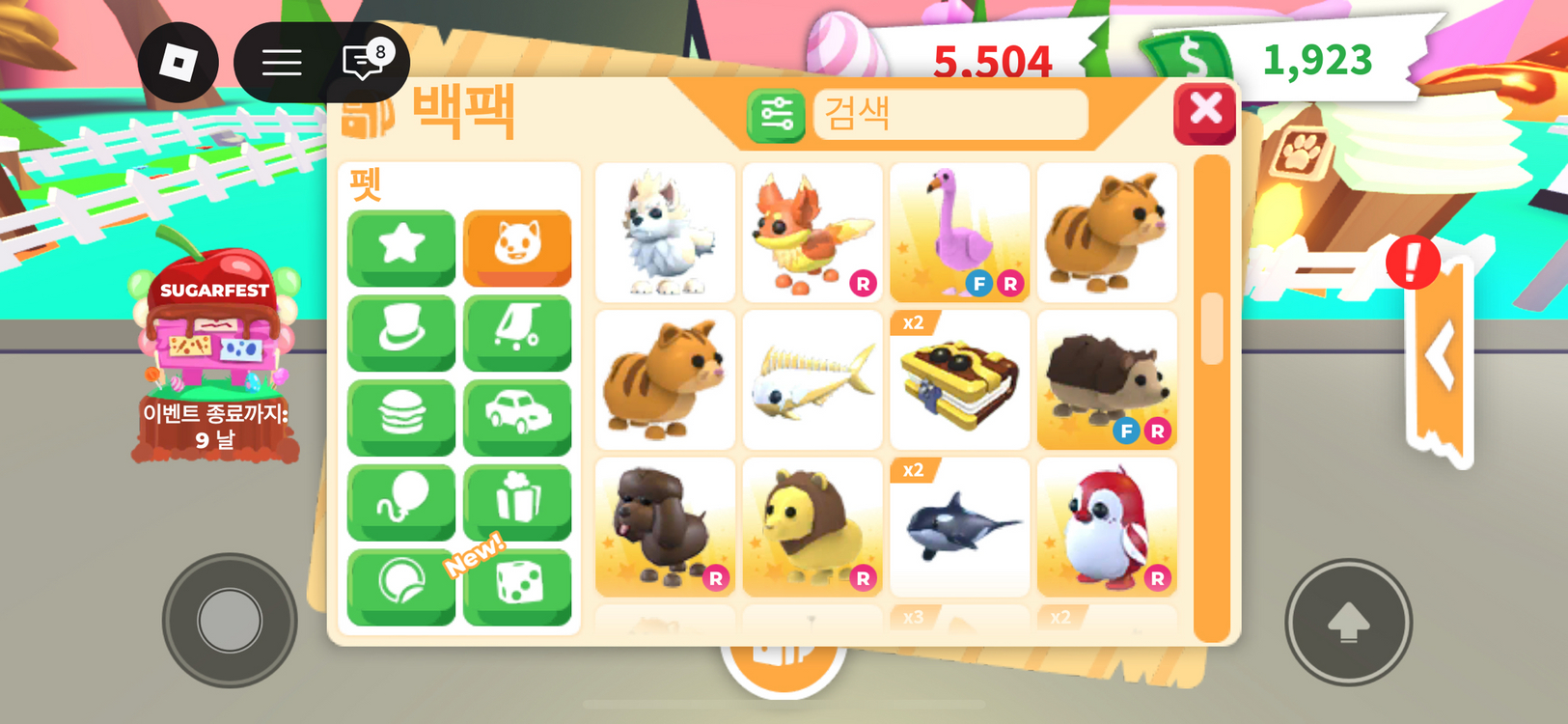
Task: Select the hat accessories category icon
Action: [401, 333]
